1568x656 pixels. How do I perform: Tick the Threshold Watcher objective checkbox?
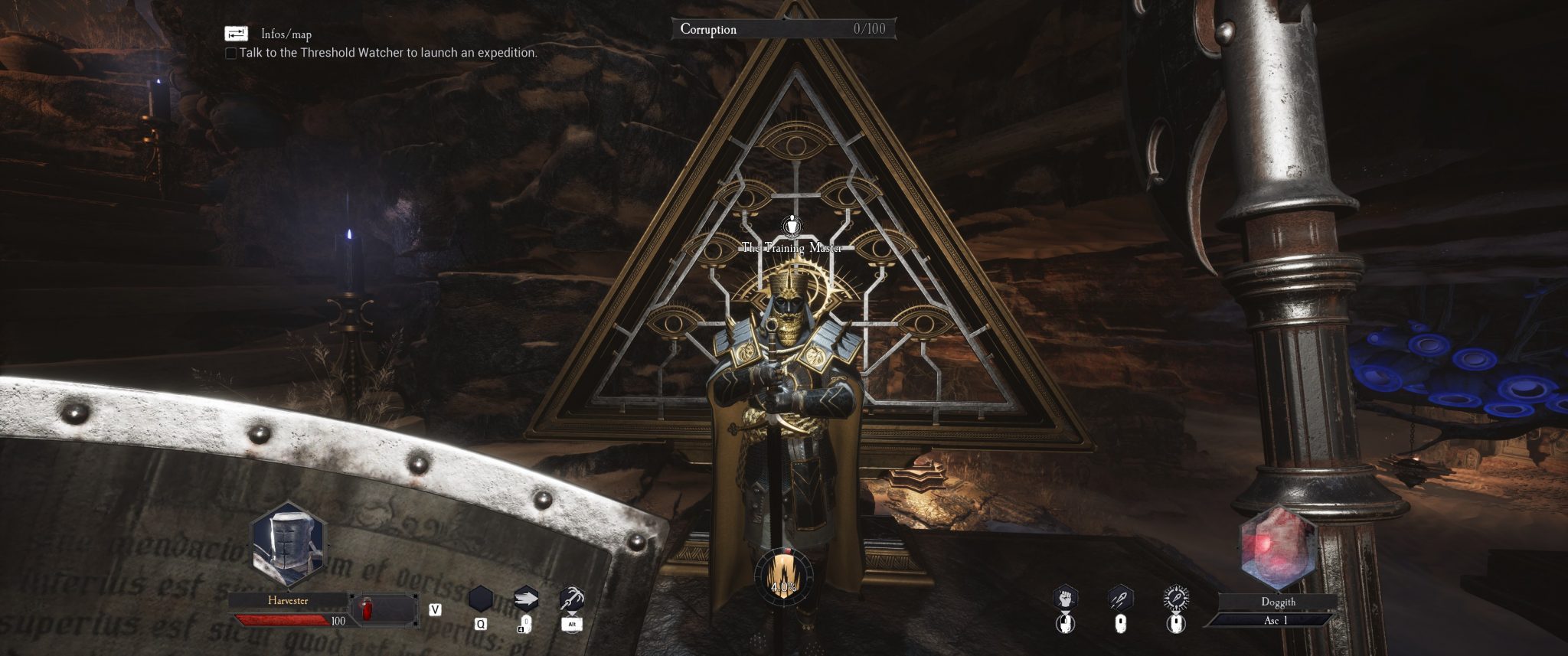point(230,54)
